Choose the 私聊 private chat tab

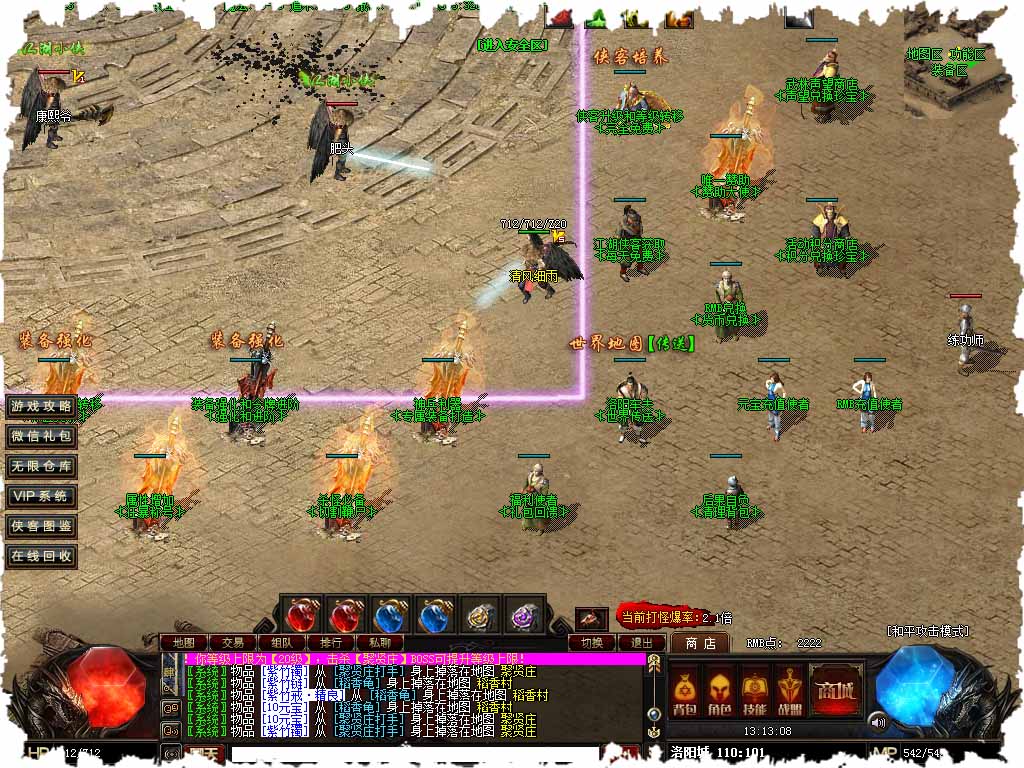380,642
